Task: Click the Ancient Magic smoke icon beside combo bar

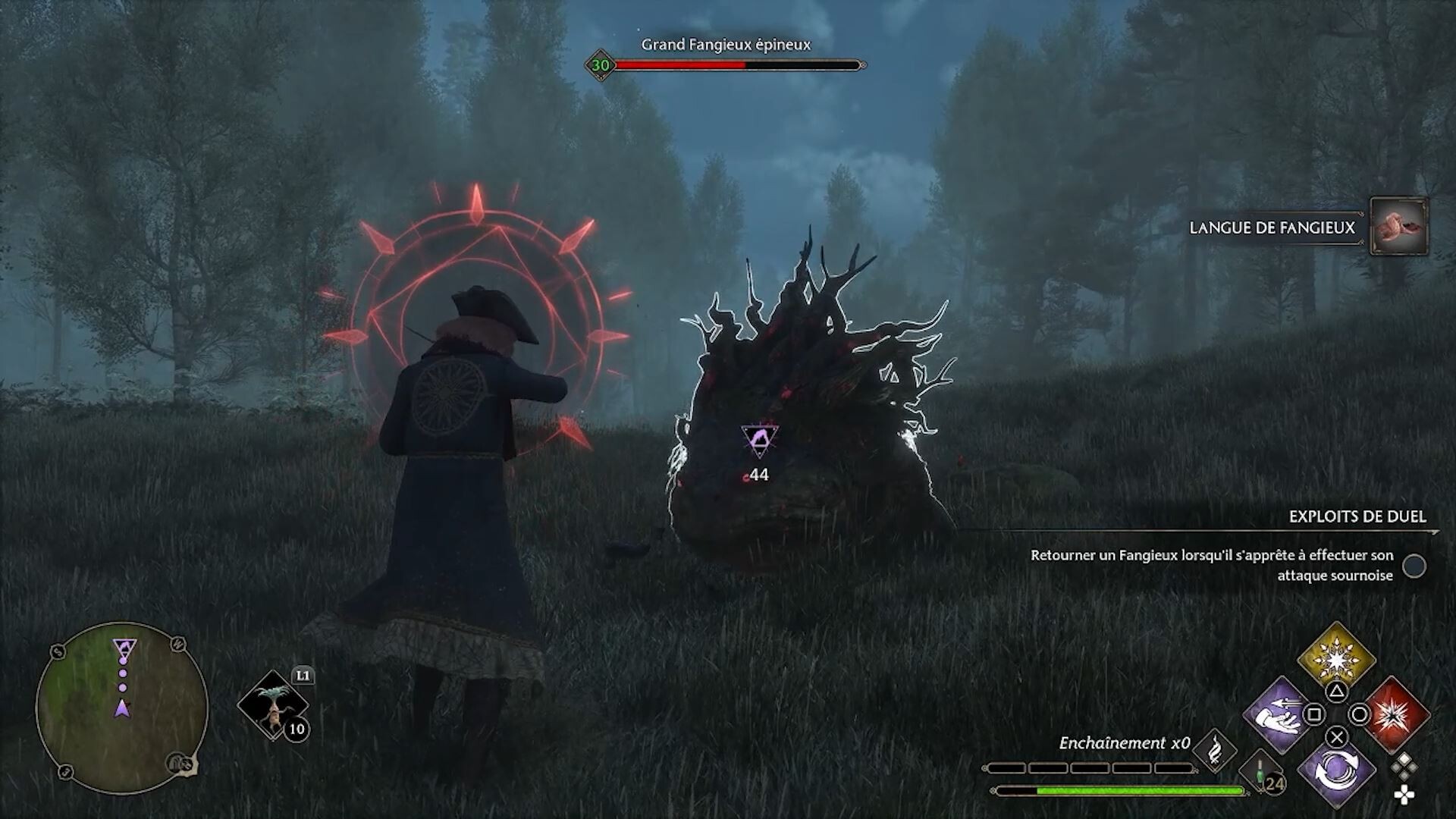Action: pos(1215,751)
